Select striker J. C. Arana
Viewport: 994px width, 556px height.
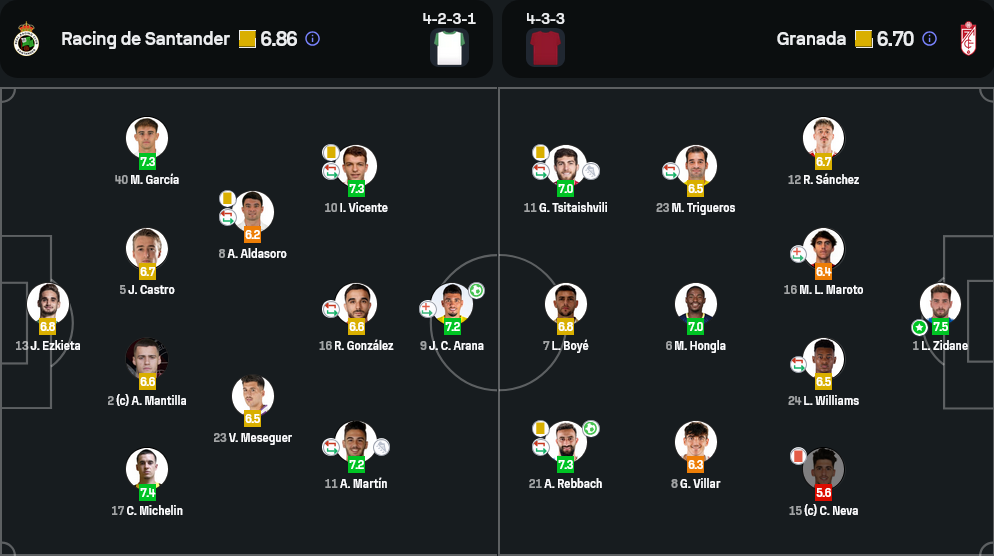pyautogui.click(x=452, y=305)
